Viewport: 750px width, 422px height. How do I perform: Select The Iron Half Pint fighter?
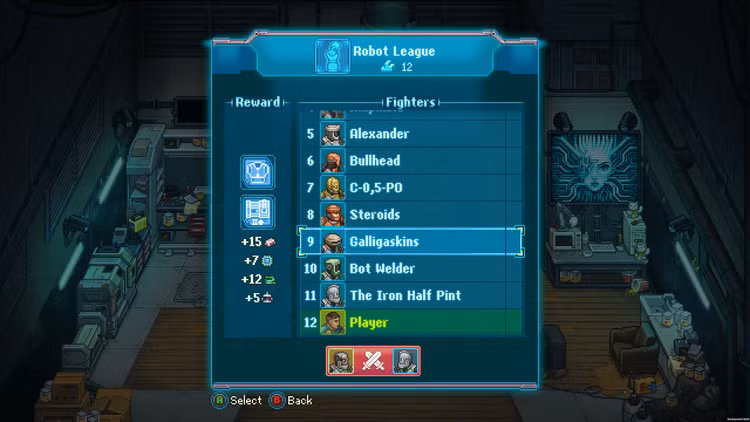(410, 296)
